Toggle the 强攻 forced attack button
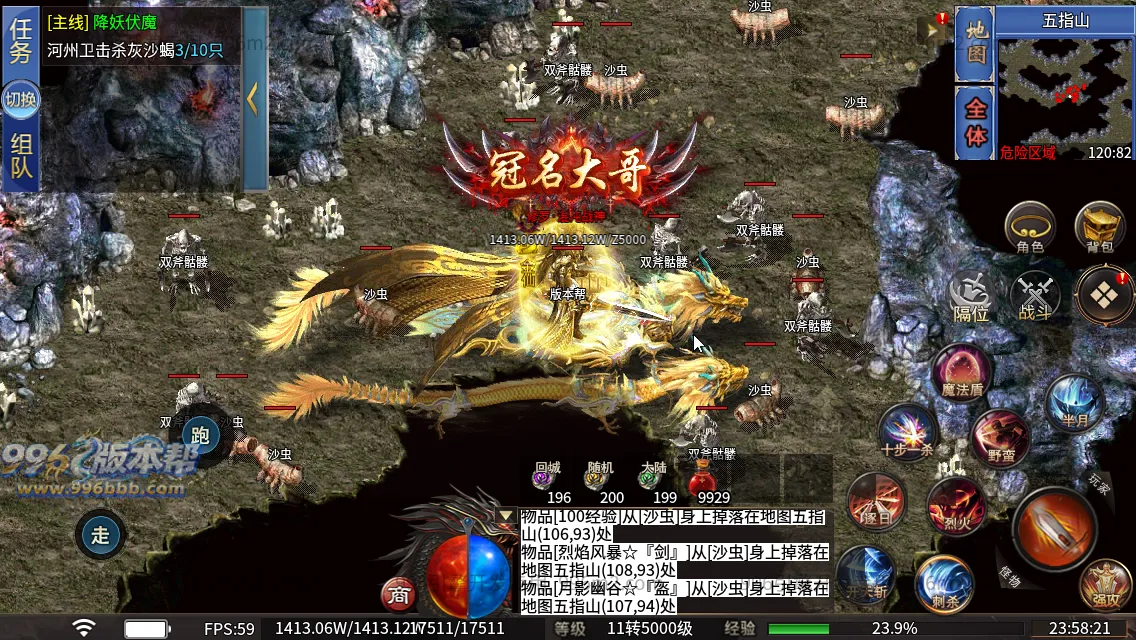The image size is (1136, 640). [x=1105, y=585]
